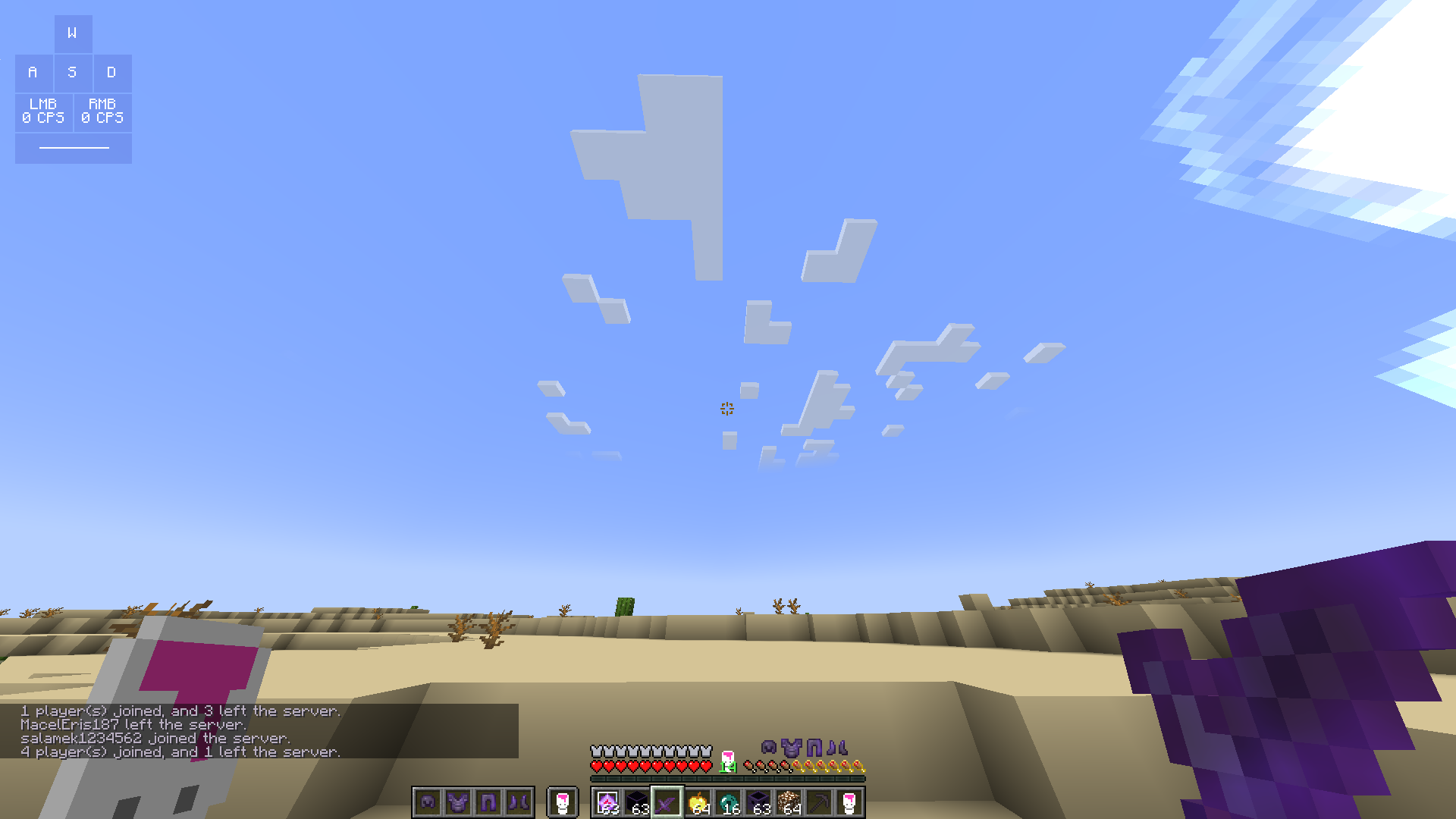
Task: Select the netherite sword in the hotbar
Action: [667, 804]
